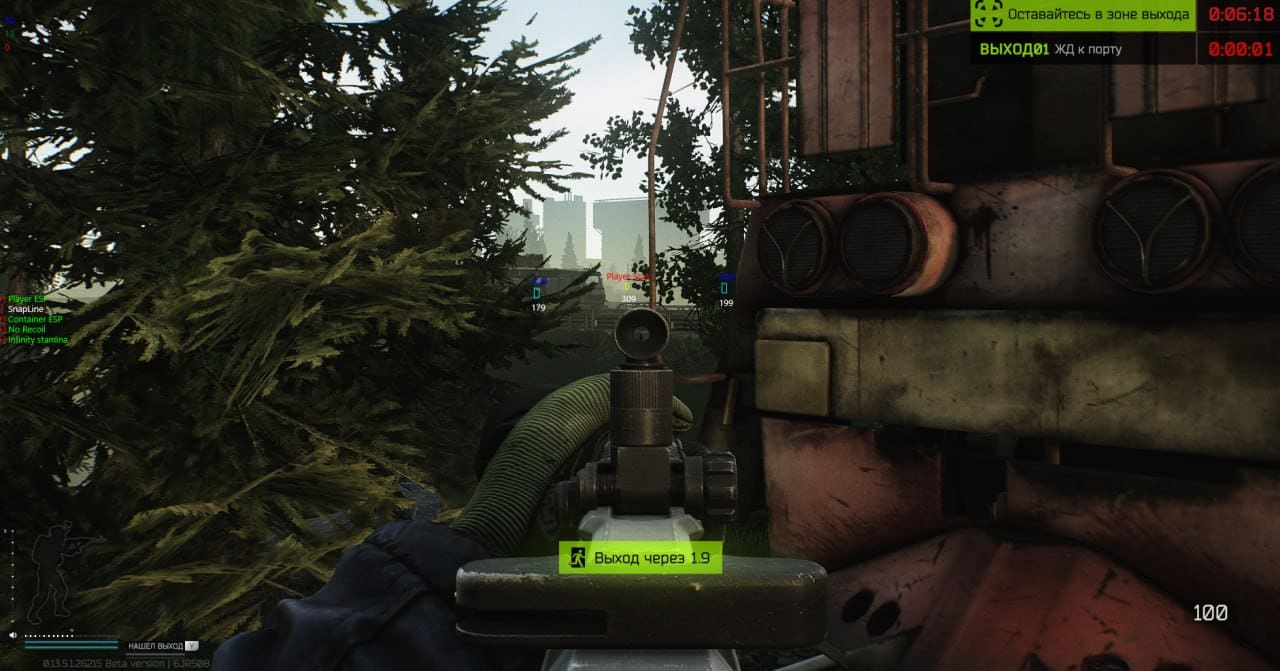Viewport: 1280px width, 671px height.
Task: Click the green extraction zone banner
Action: (x=1083, y=15)
